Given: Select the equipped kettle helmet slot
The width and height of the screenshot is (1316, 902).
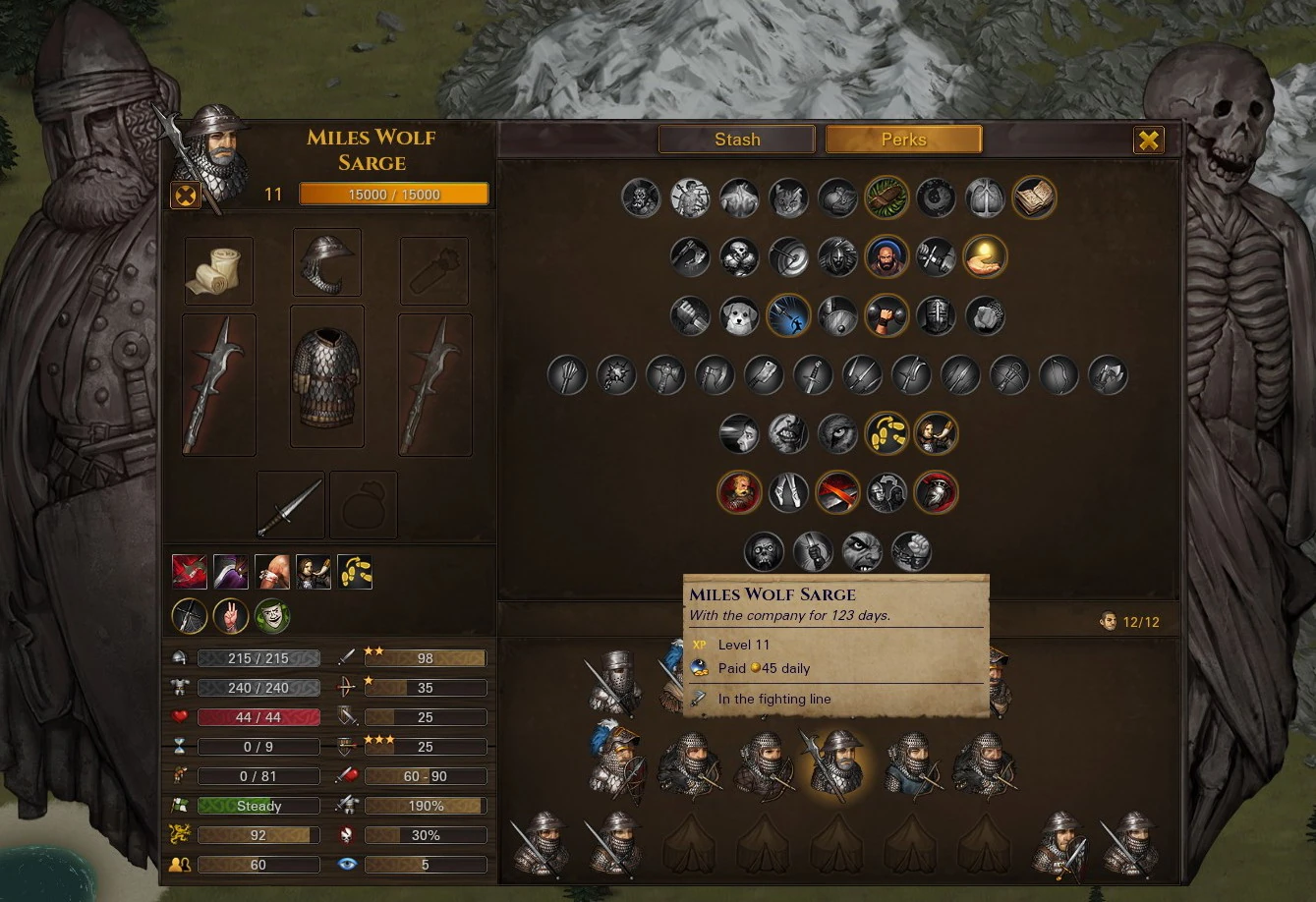Looking at the screenshot, I should pyautogui.click(x=326, y=262).
